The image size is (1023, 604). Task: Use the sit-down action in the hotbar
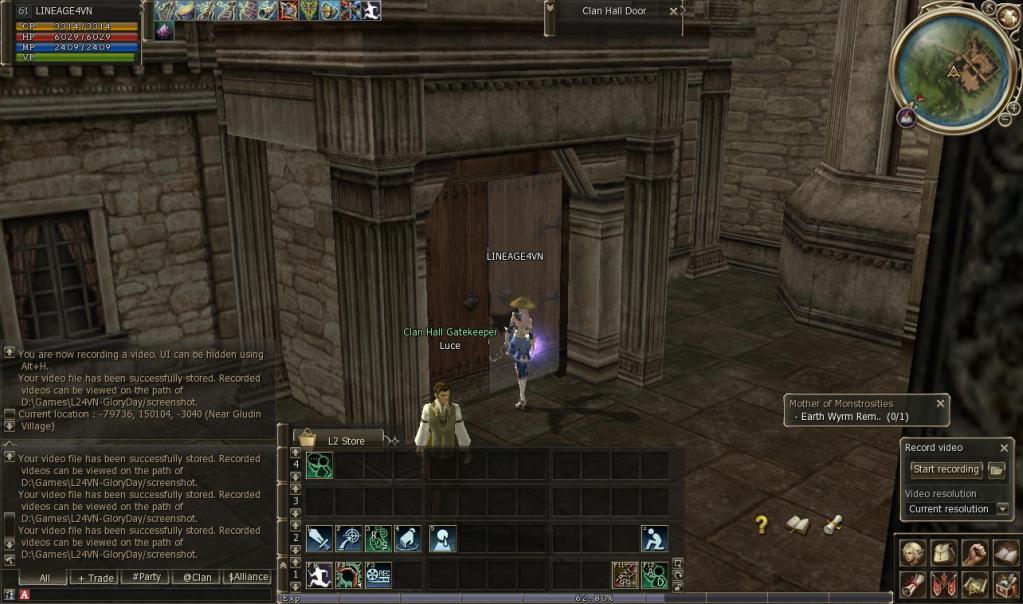point(654,539)
